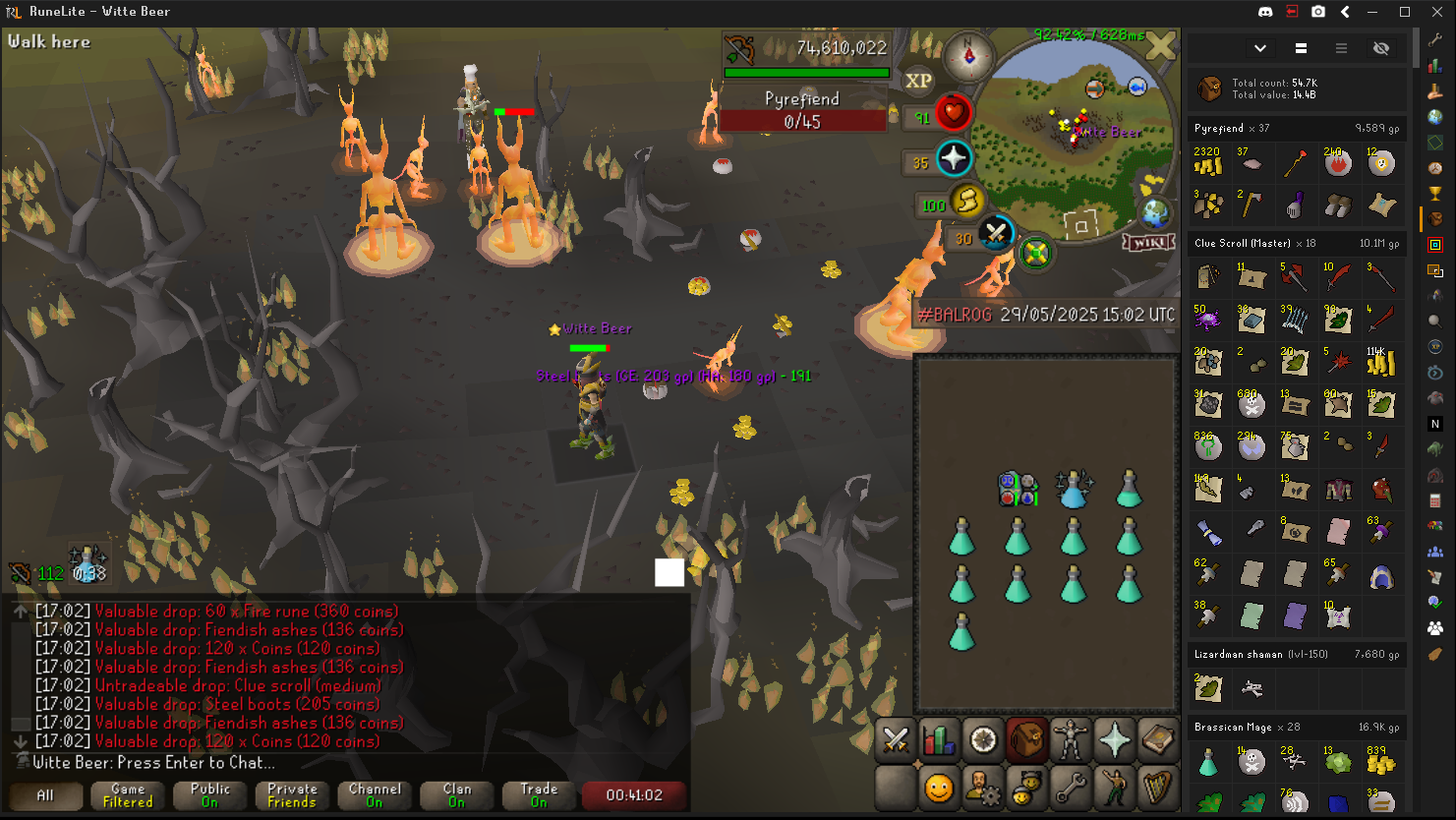Click the compass to face north
The height and width of the screenshot is (820, 1456).
point(968,57)
